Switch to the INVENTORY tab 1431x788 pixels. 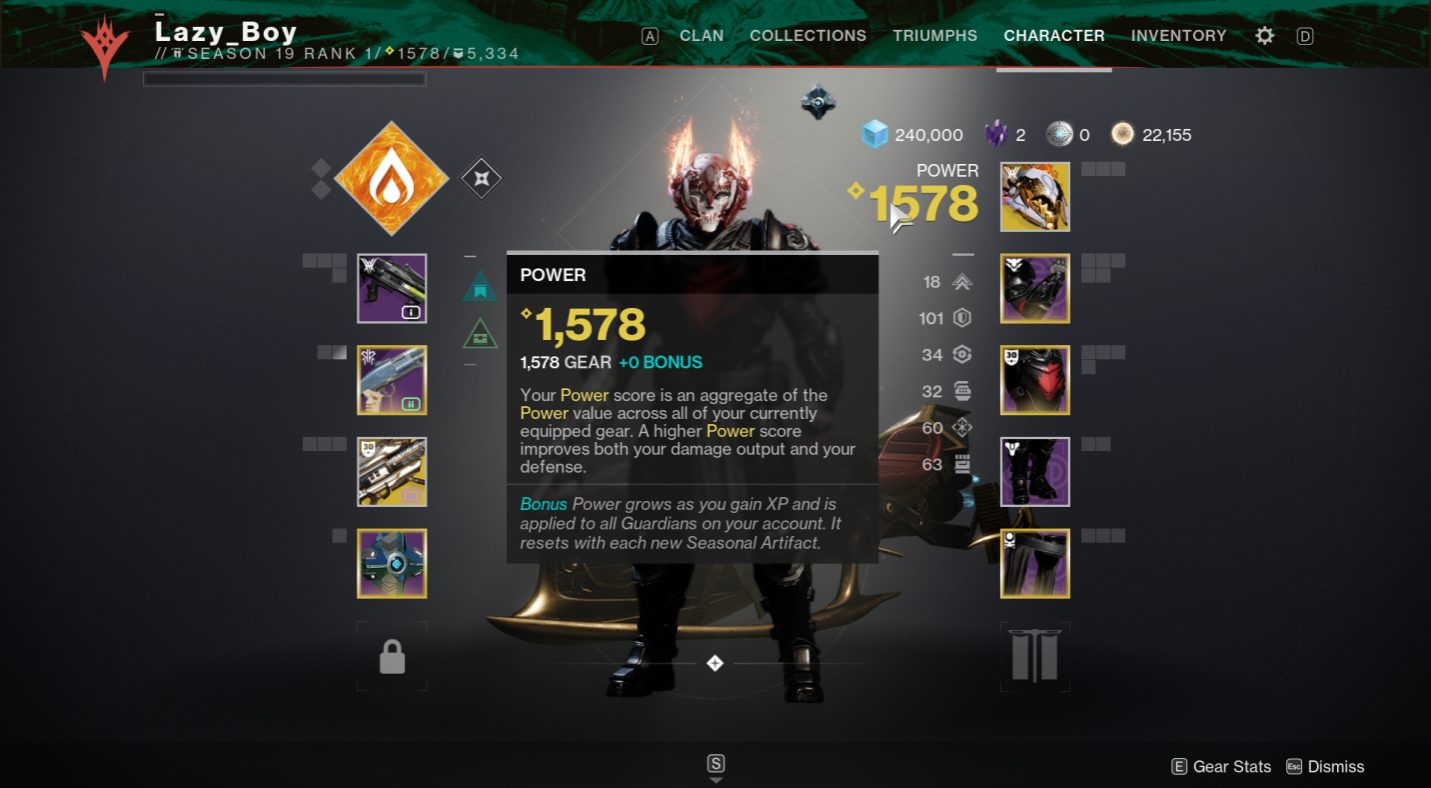(1178, 35)
